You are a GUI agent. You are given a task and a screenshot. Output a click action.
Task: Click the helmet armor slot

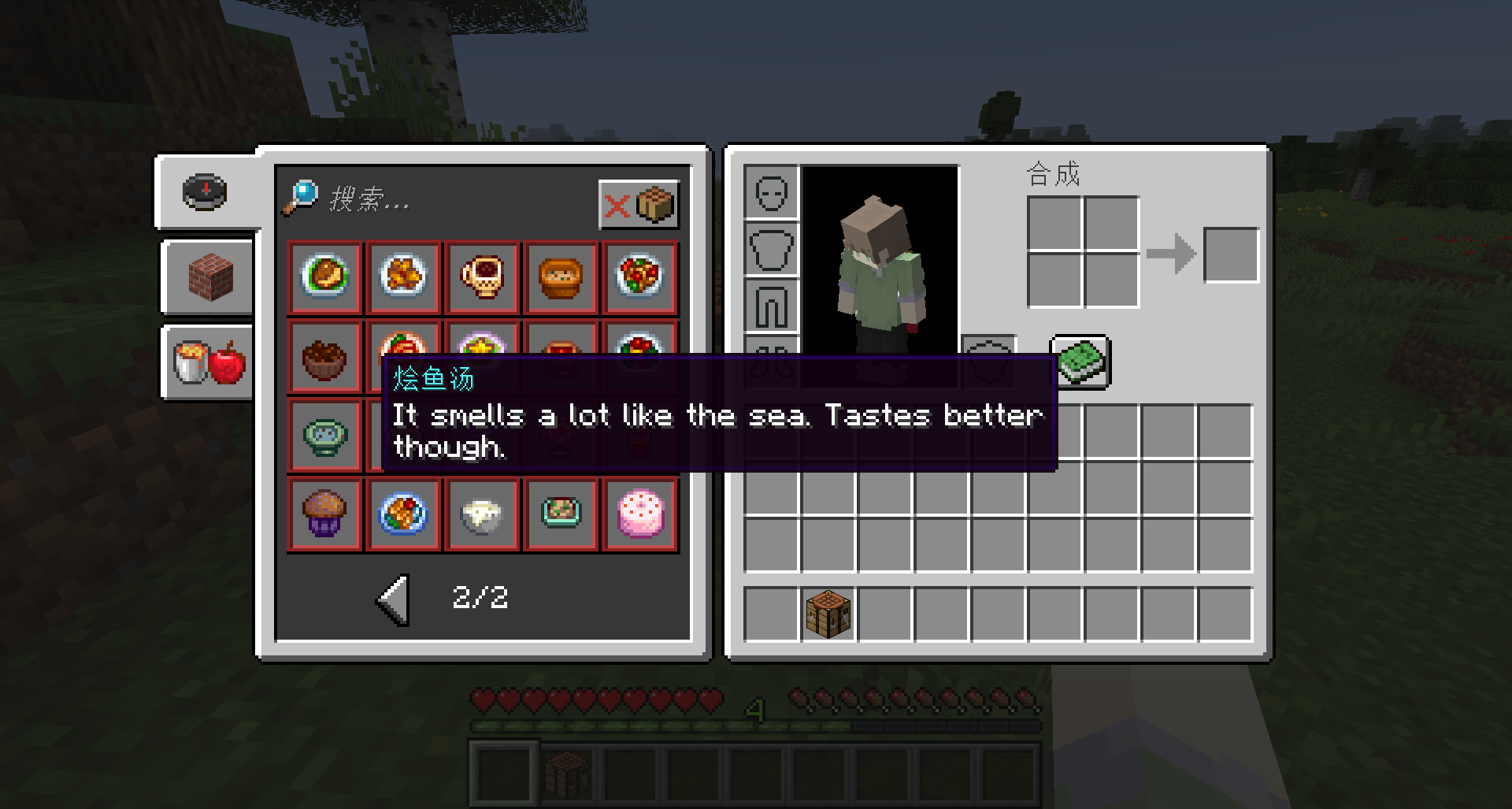point(771,192)
